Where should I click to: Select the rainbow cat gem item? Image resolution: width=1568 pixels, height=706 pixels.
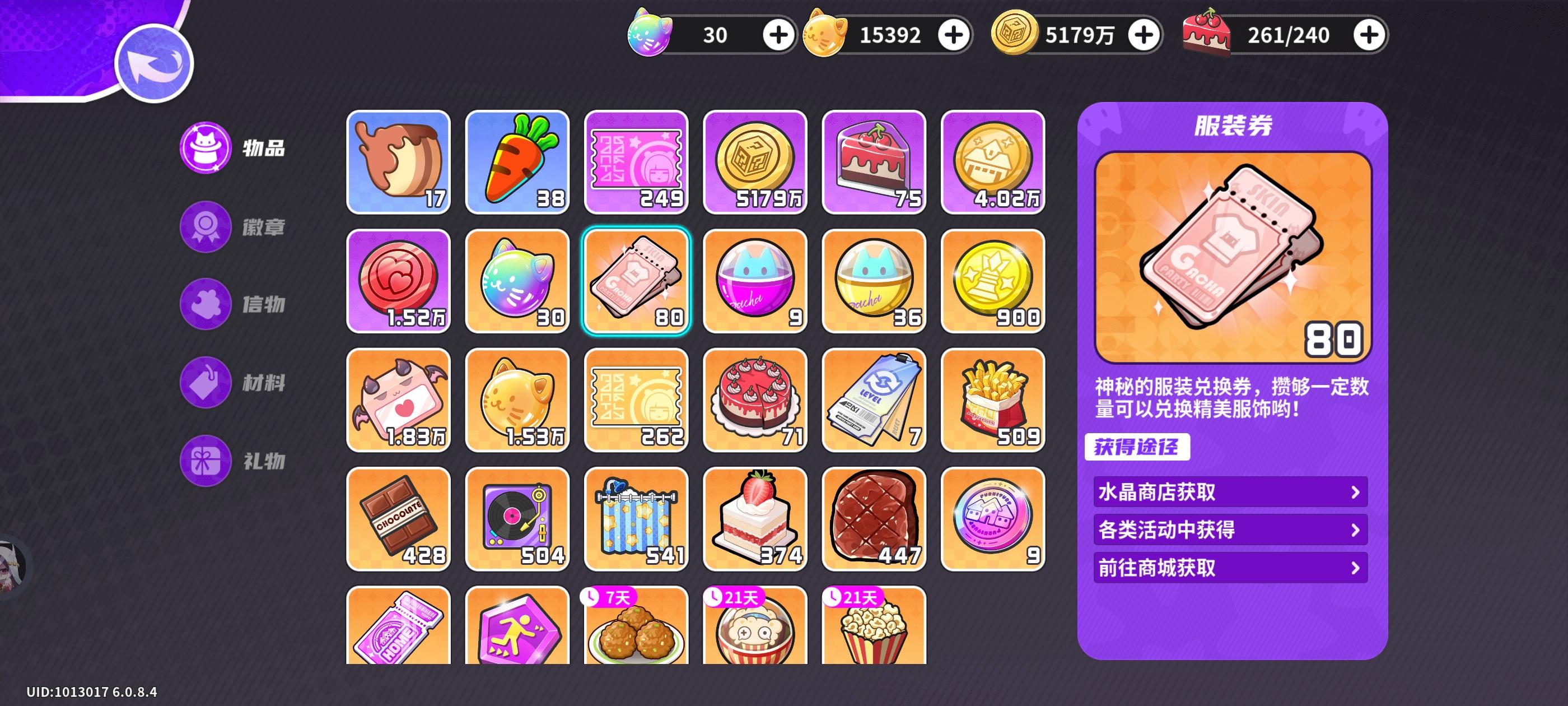[517, 280]
